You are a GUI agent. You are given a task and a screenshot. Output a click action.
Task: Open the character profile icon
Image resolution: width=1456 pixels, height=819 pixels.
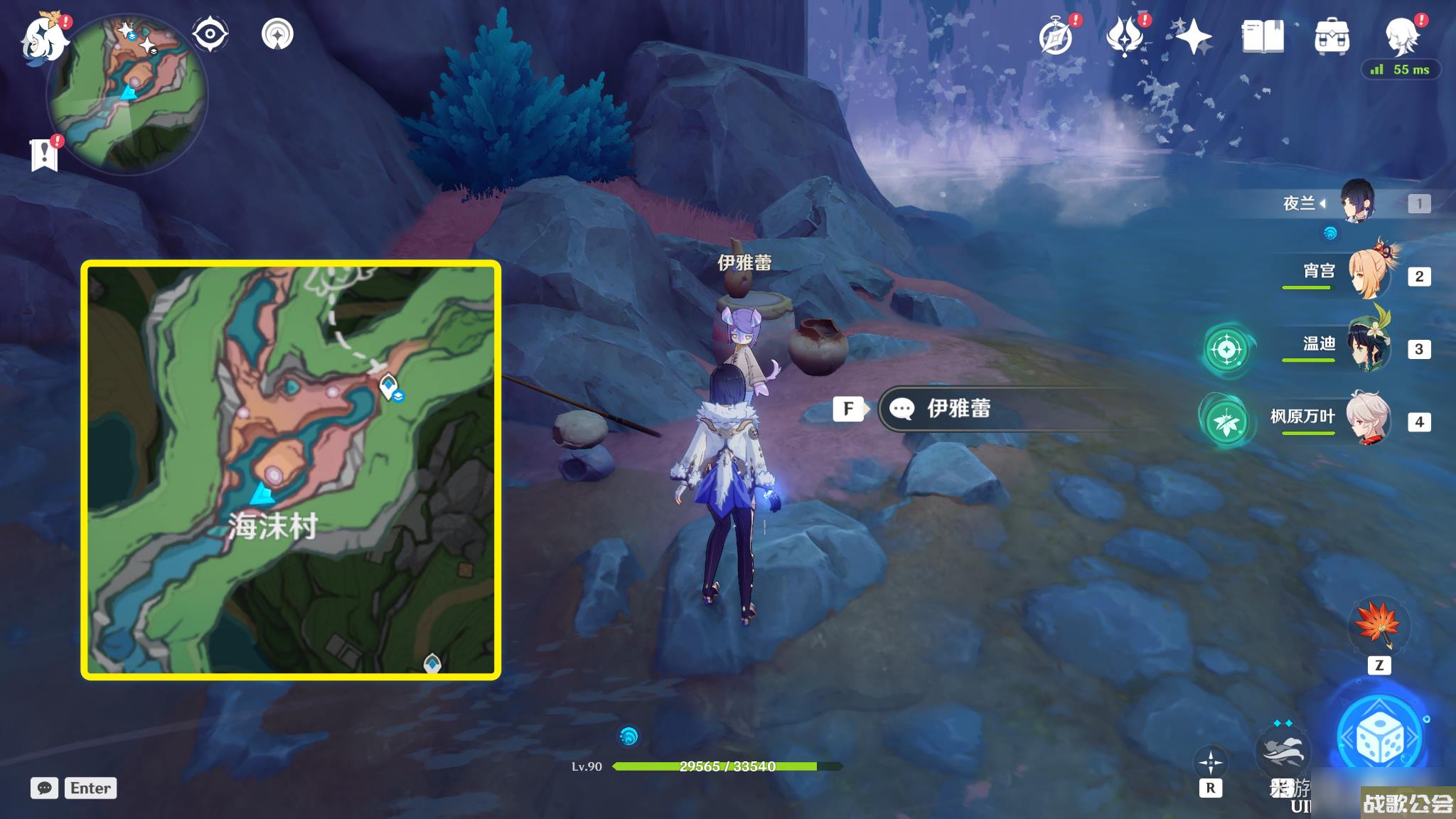1402,36
